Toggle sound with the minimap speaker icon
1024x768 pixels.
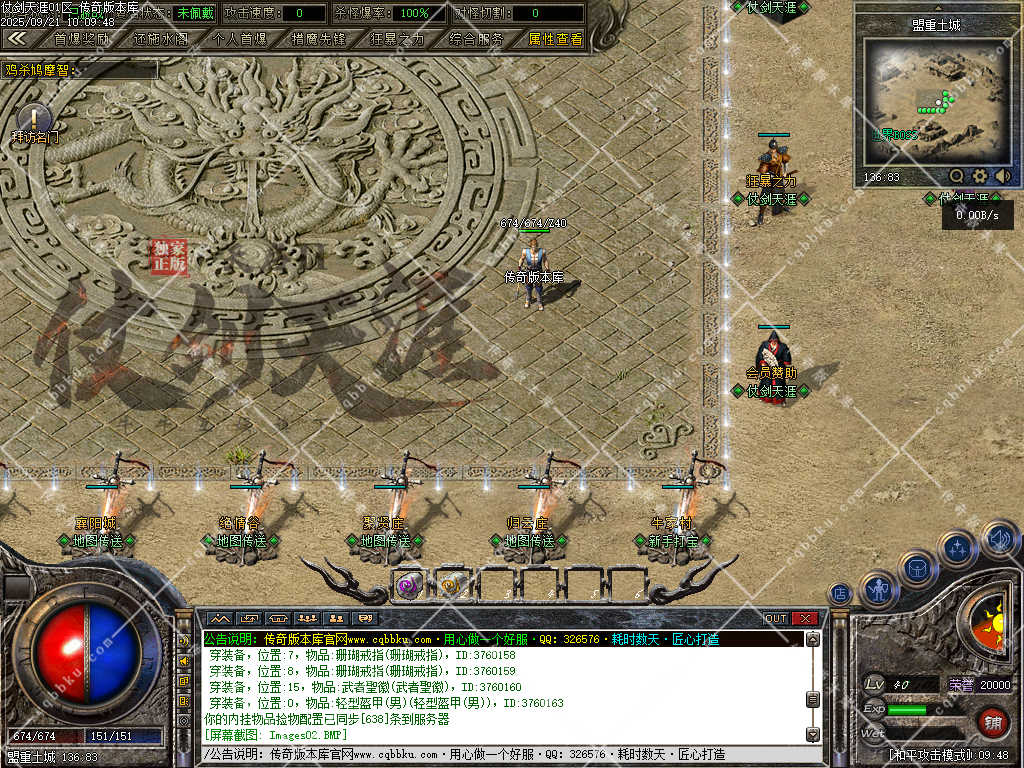(x=1003, y=176)
